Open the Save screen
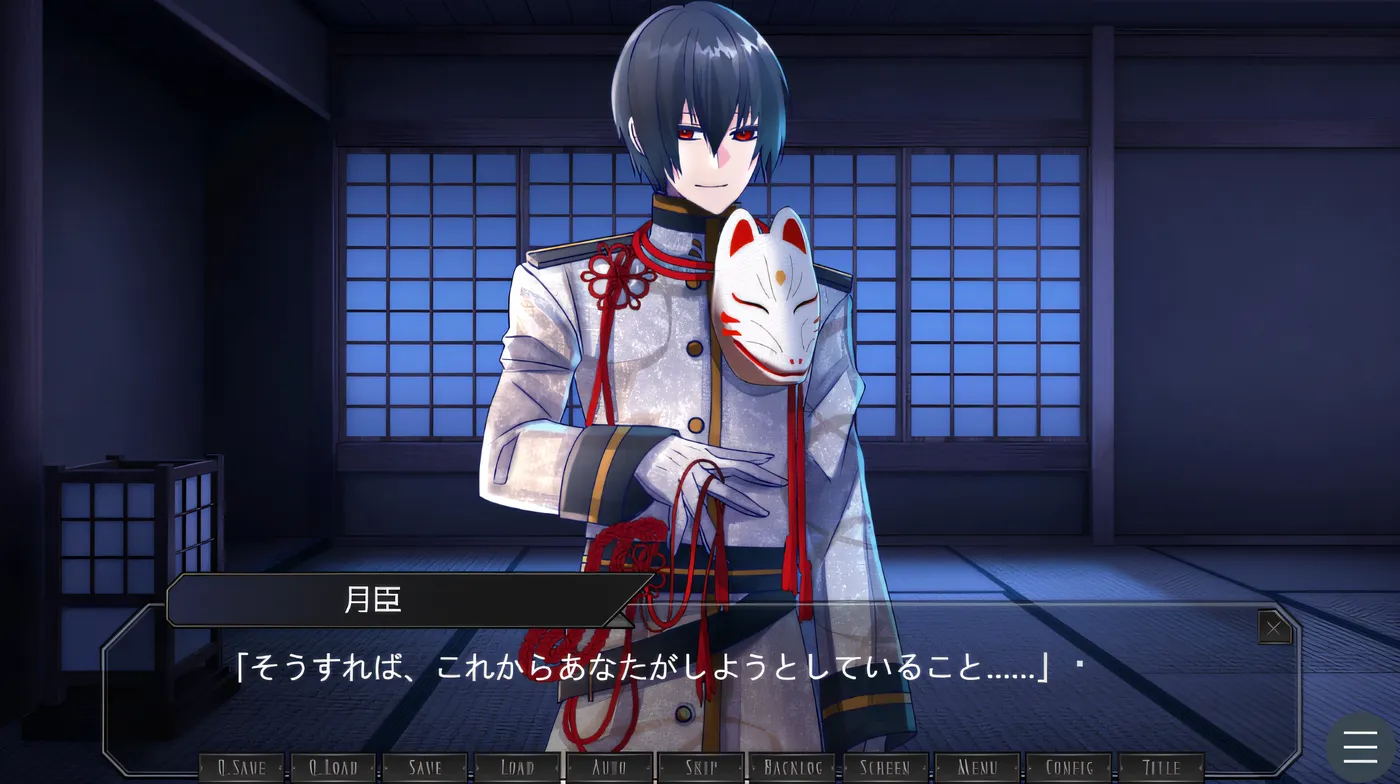This screenshot has width=1400, height=784. [x=425, y=766]
